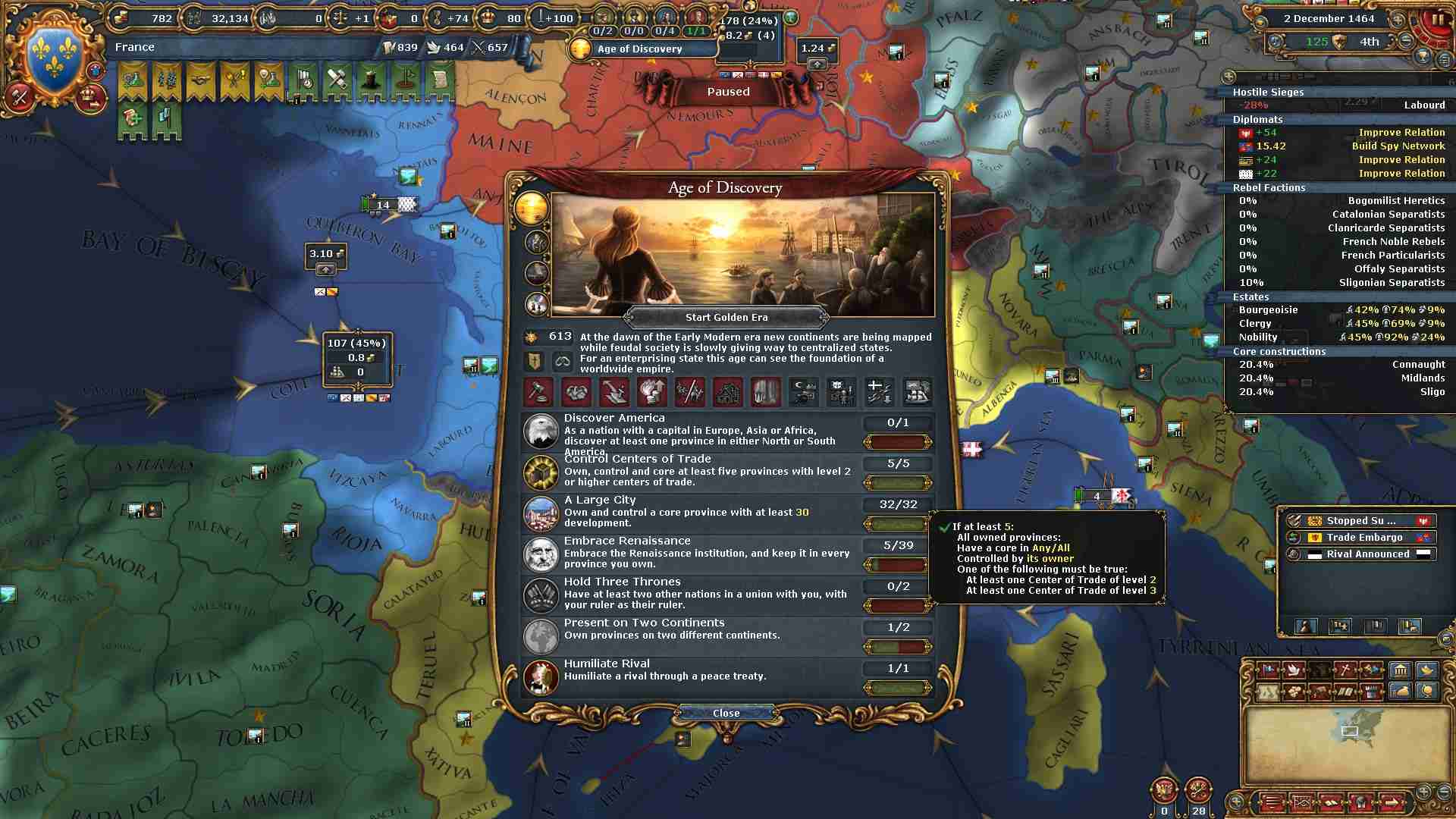Open the Rival Announced message
Screen dimensions: 1456x819
click(1359, 554)
